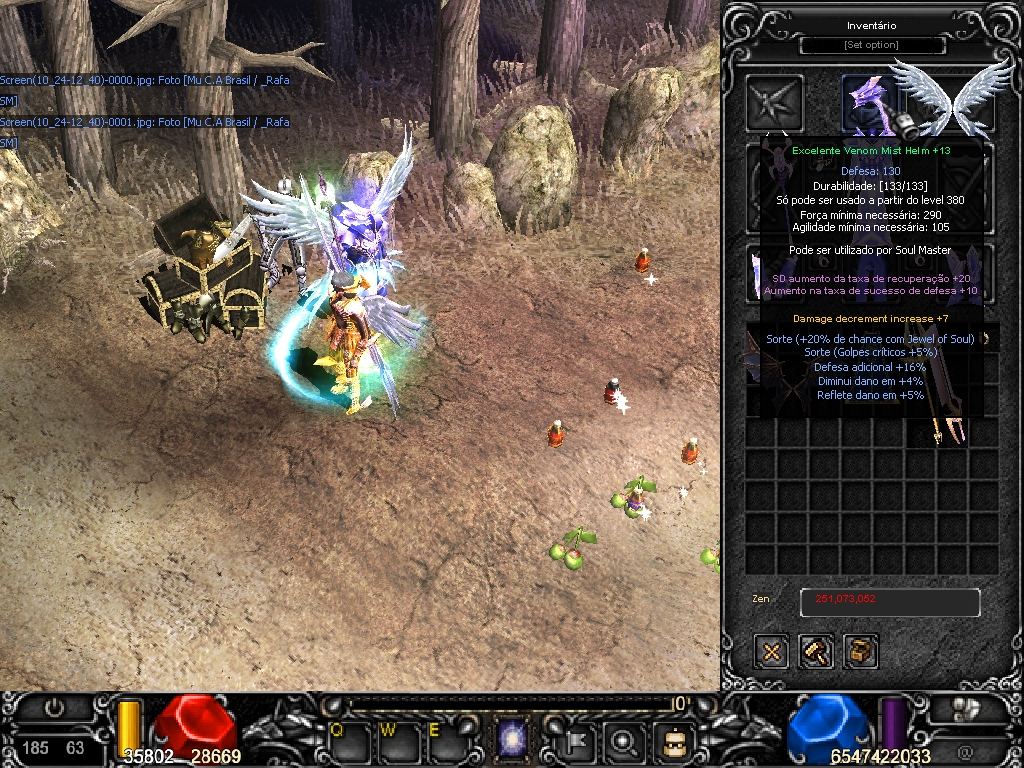This screenshot has height=768, width=1024.
Task: Open the repair hammer function
Action: [816, 652]
